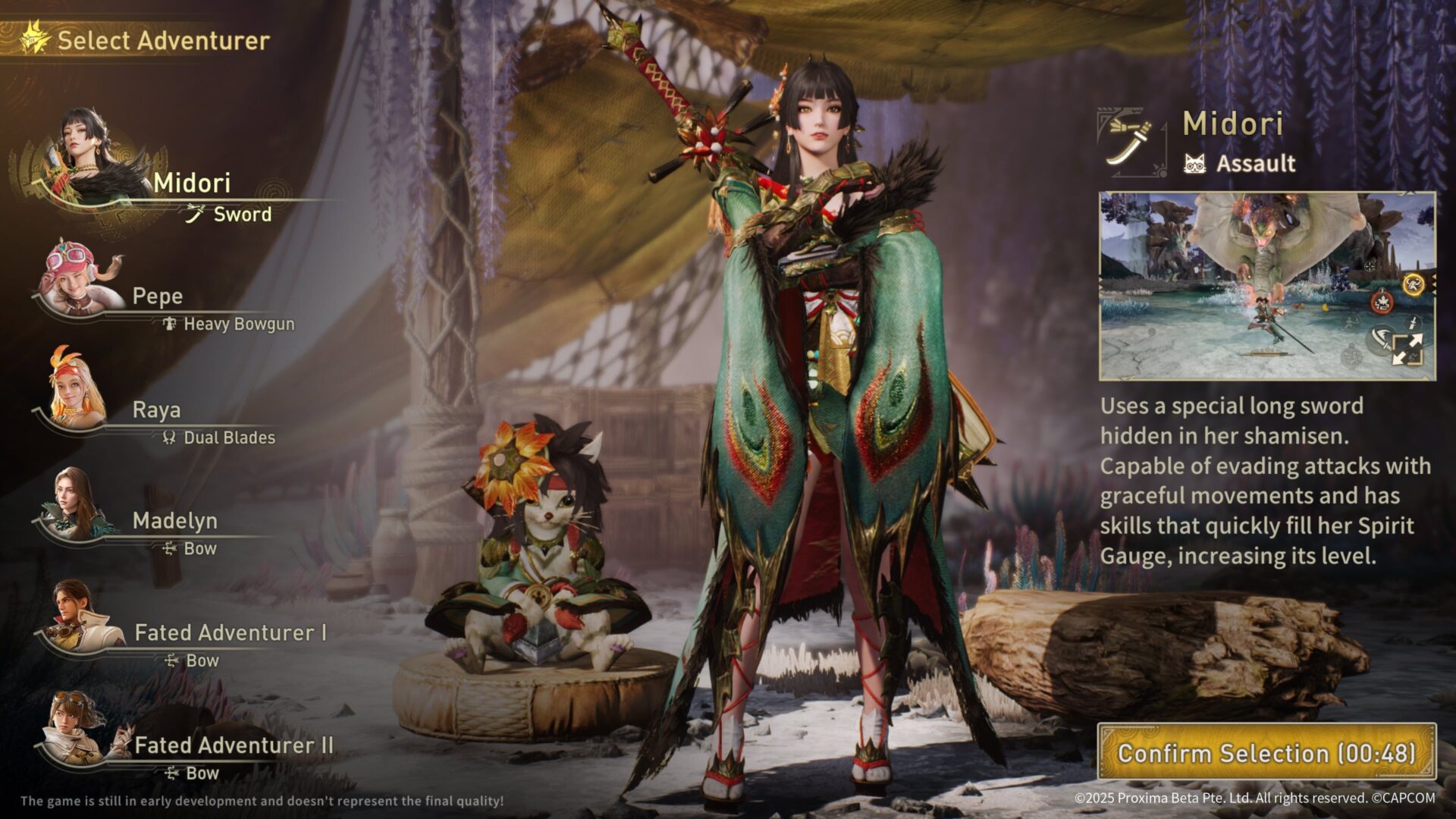1456x819 pixels.
Task: Click the expand arrows icon in the preview
Action: [x=1408, y=348]
